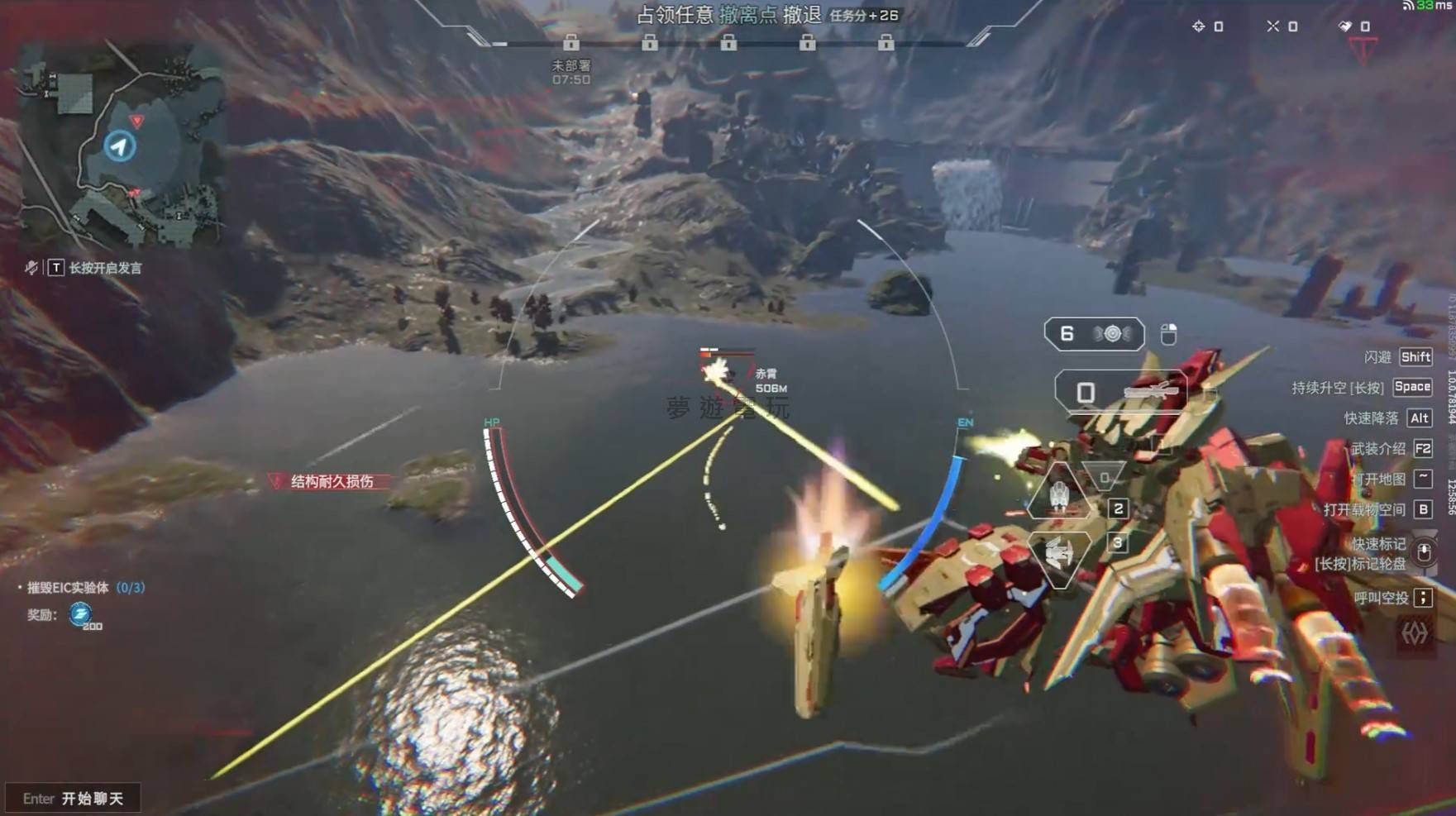This screenshot has width=1456, height=816.
Task: Click the 200 reward currency icon
Action: [81, 613]
